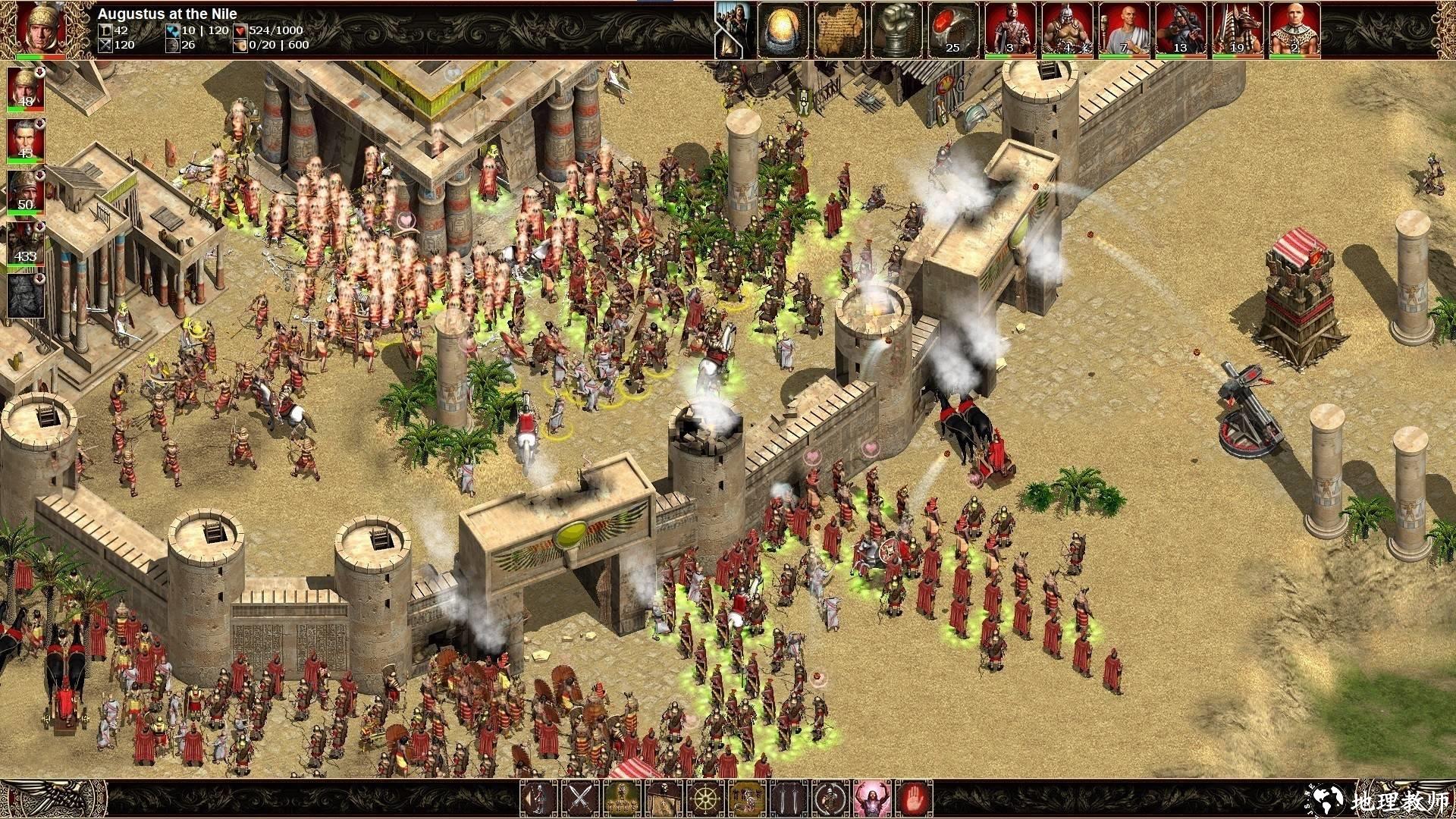
Task: Select the gladiator unit type showing 4
Action: [x=1067, y=30]
